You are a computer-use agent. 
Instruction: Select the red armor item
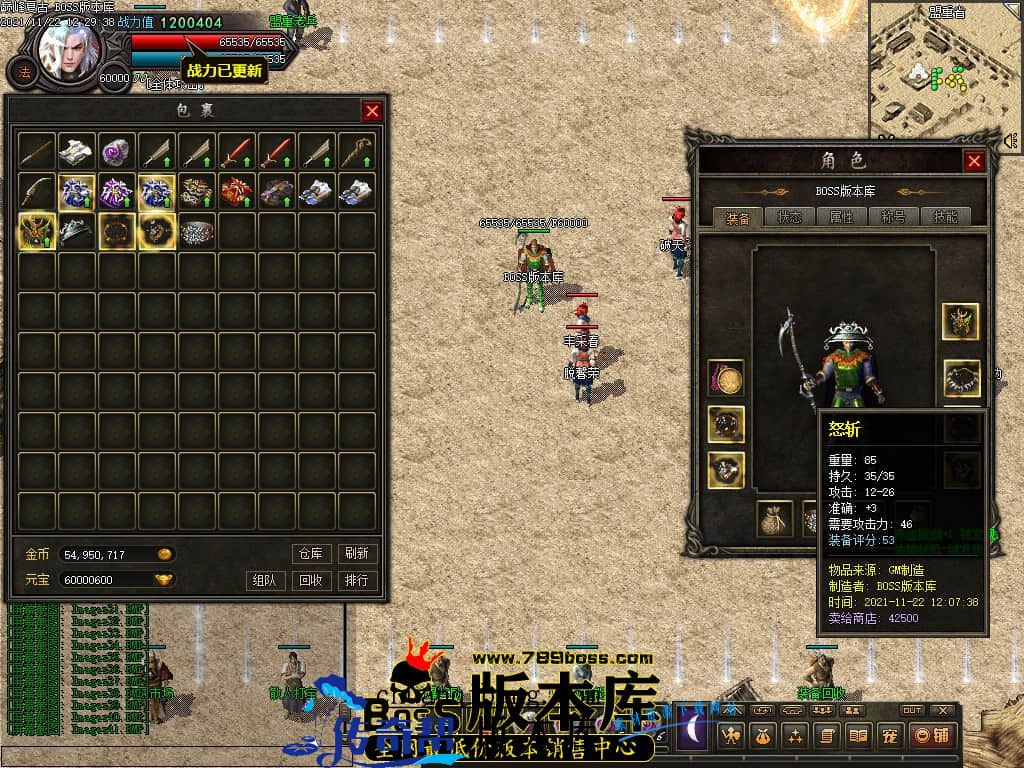click(x=237, y=191)
